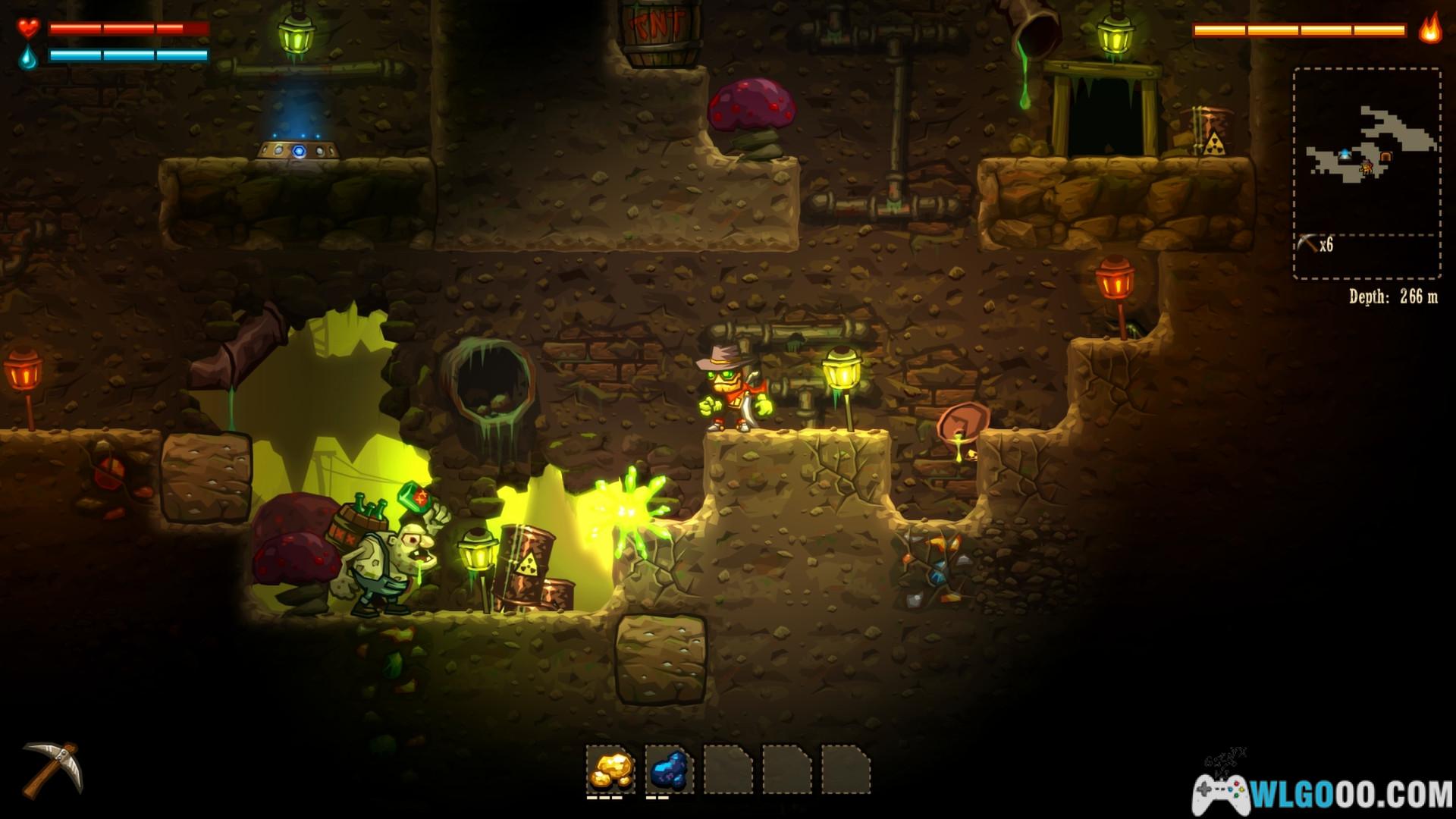The width and height of the screenshot is (1456, 819).
Task: Click the water droplet icon
Action: tap(29, 56)
